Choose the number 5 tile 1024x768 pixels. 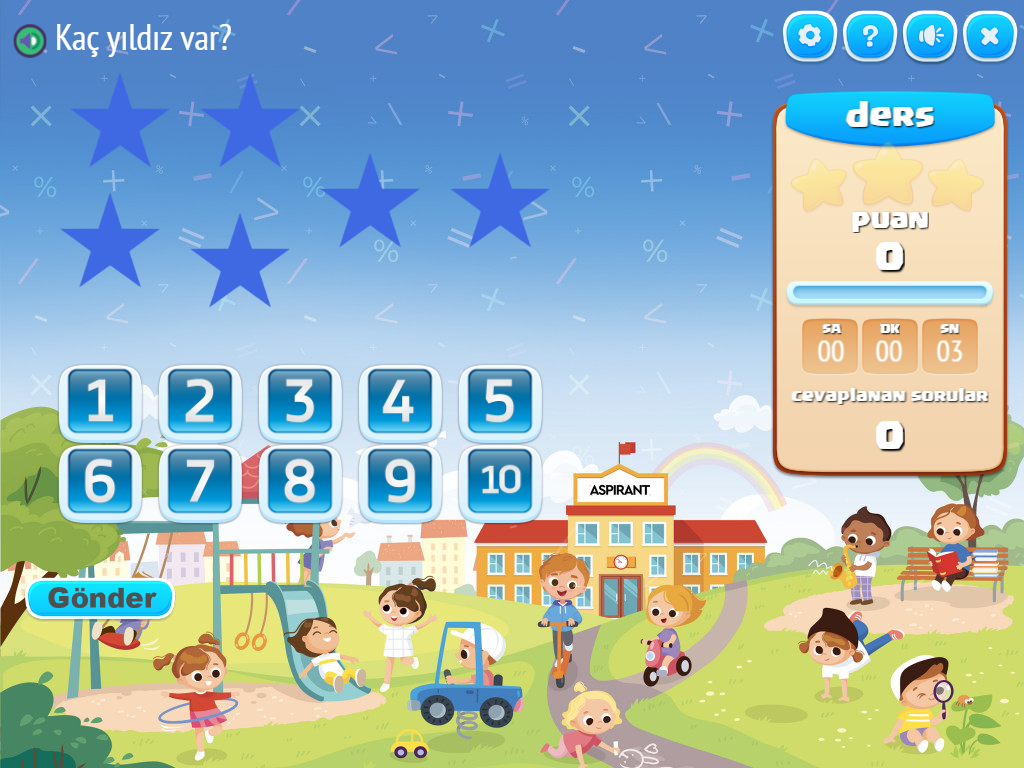pyautogui.click(x=500, y=402)
